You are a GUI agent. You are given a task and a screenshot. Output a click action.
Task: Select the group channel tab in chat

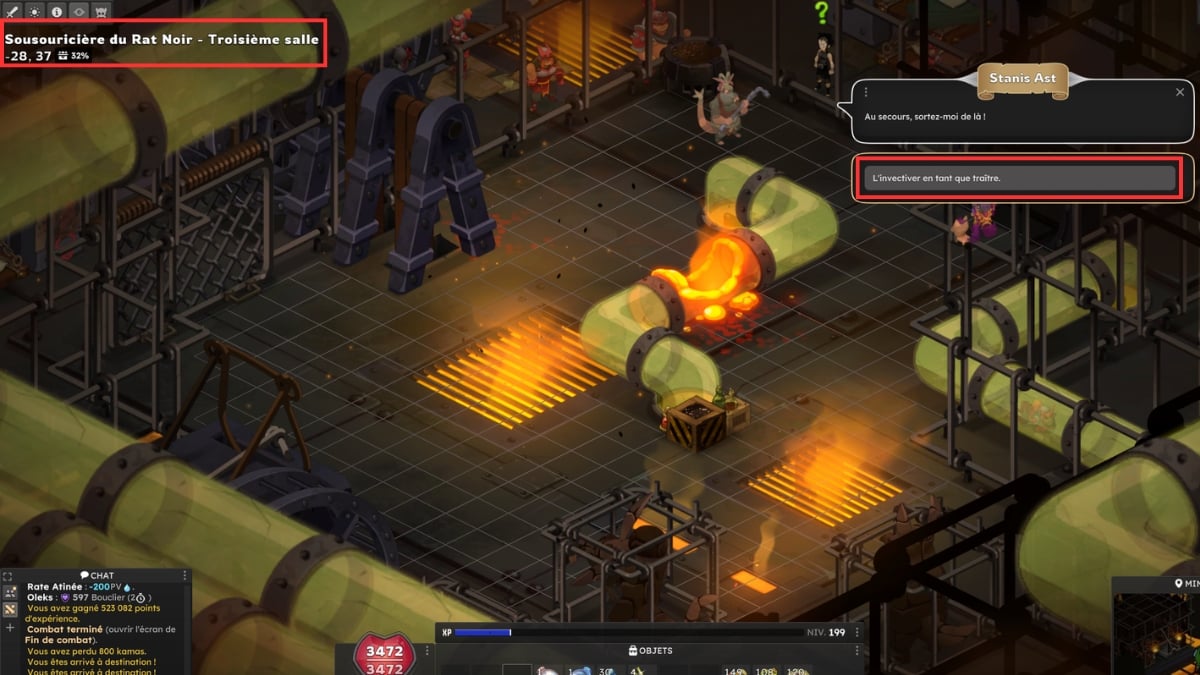coord(10,593)
